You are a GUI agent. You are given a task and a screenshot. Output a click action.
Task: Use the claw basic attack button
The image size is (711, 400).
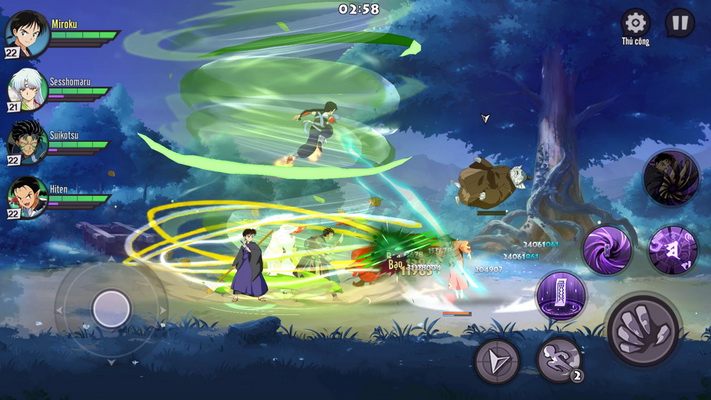click(643, 330)
